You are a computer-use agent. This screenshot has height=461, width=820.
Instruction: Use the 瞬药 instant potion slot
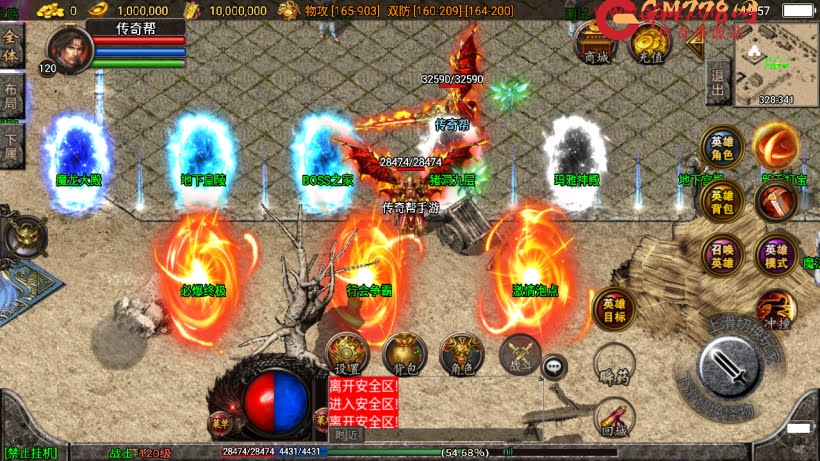tap(613, 364)
